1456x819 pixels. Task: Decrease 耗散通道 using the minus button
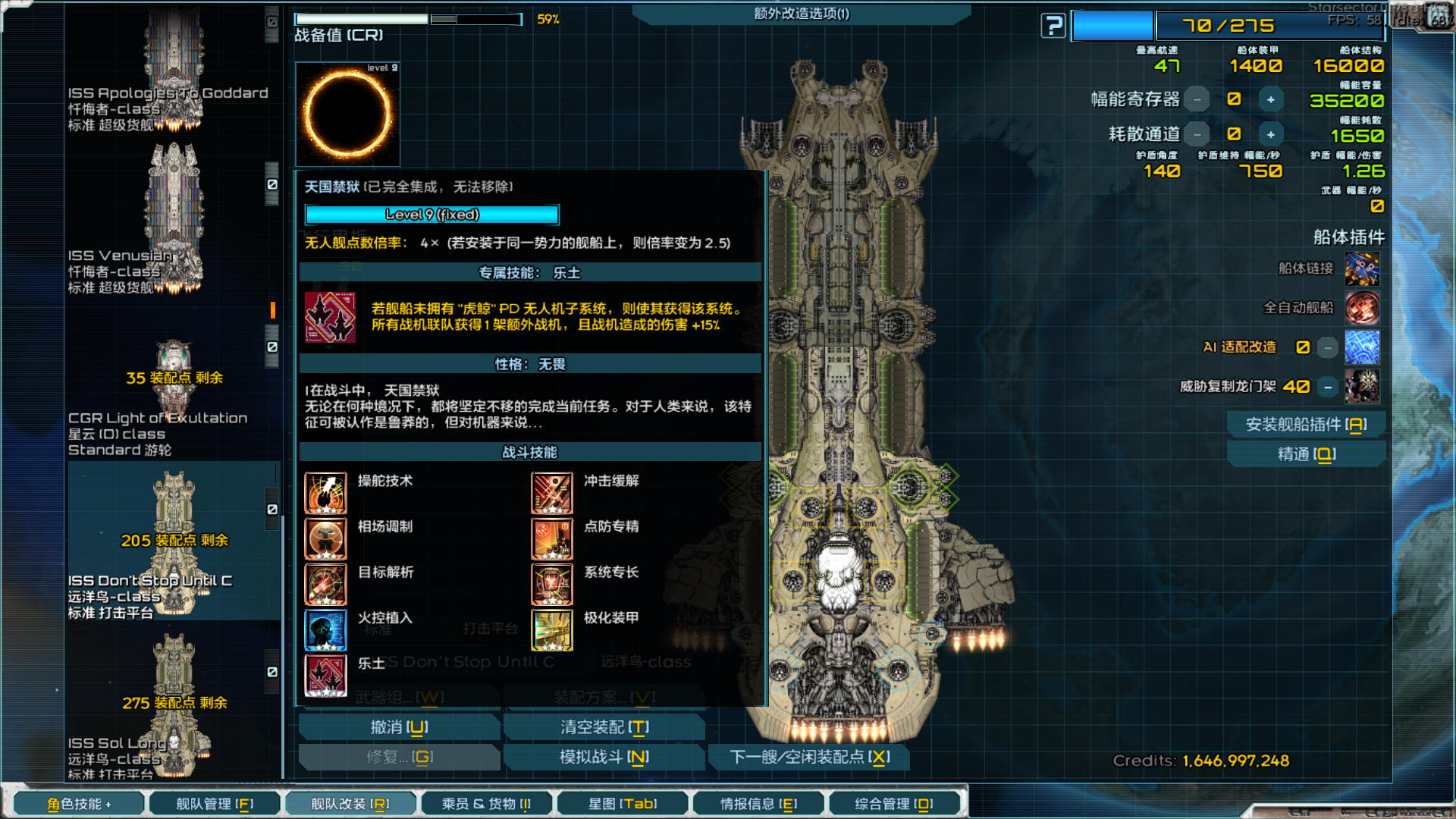pos(1196,133)
